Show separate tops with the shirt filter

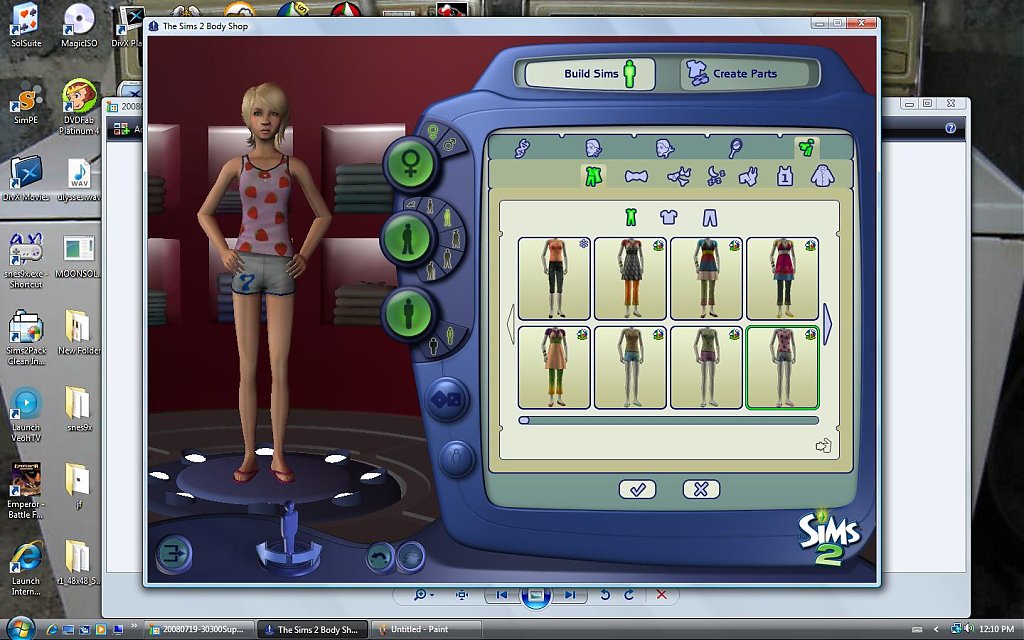669,217
